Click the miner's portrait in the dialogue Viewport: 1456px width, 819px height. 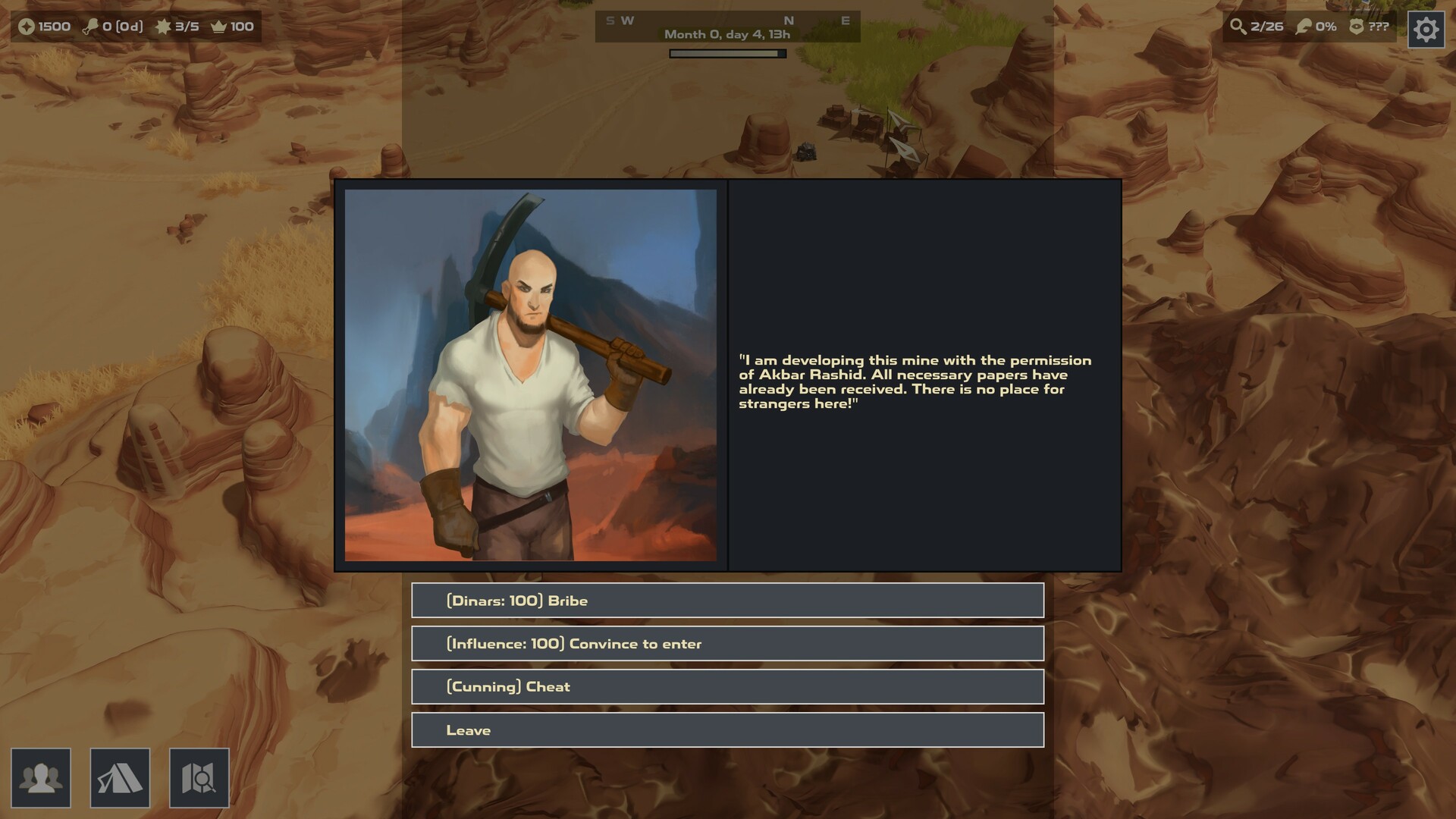(x=531, y=375)
